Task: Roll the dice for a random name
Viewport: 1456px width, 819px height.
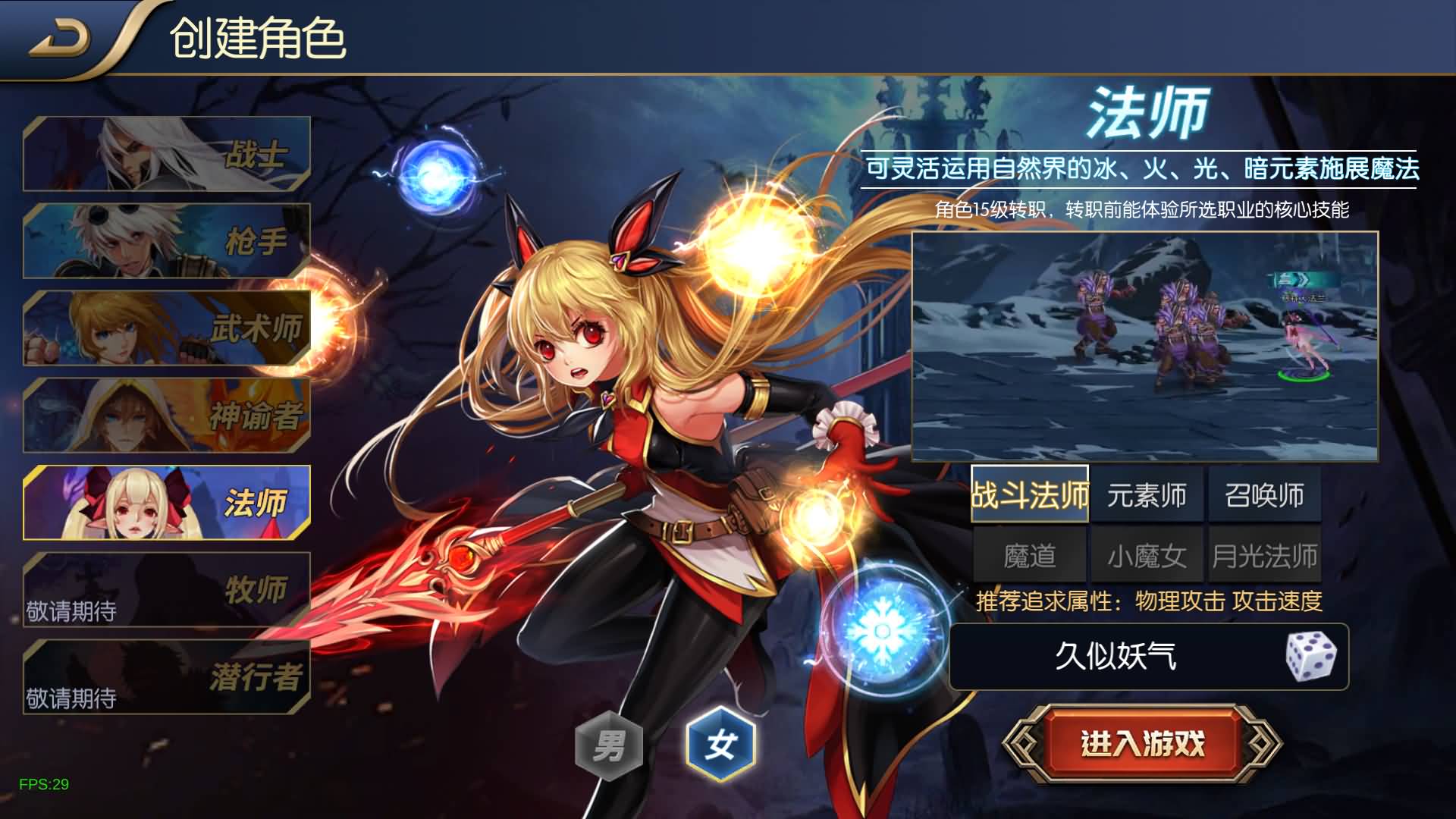Action: coord(1311,656)
